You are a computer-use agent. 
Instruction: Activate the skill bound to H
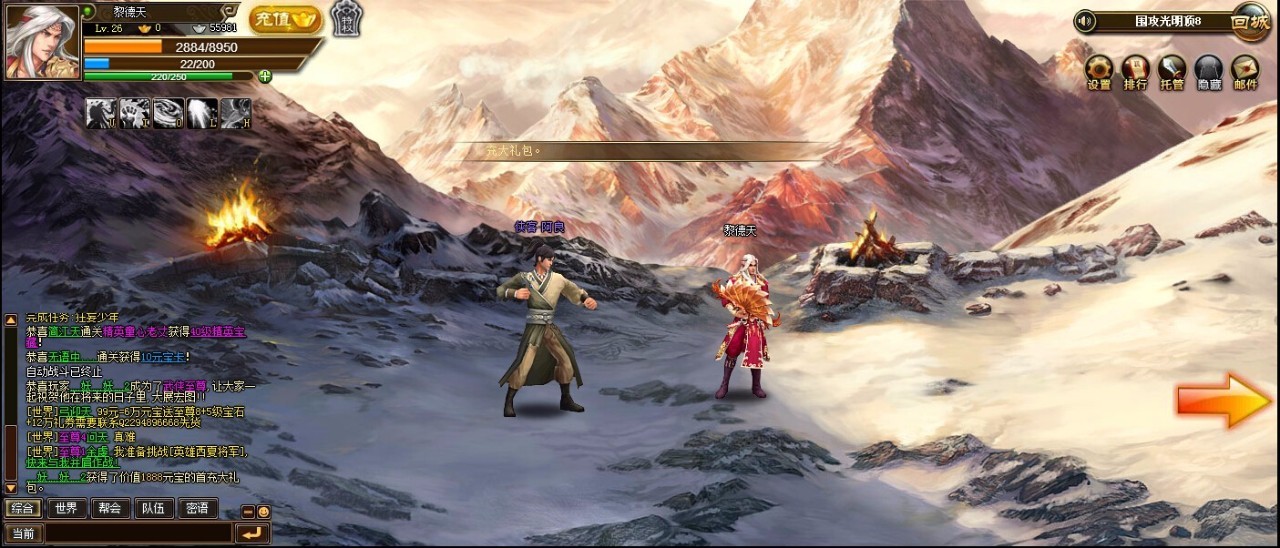[235, 113]
